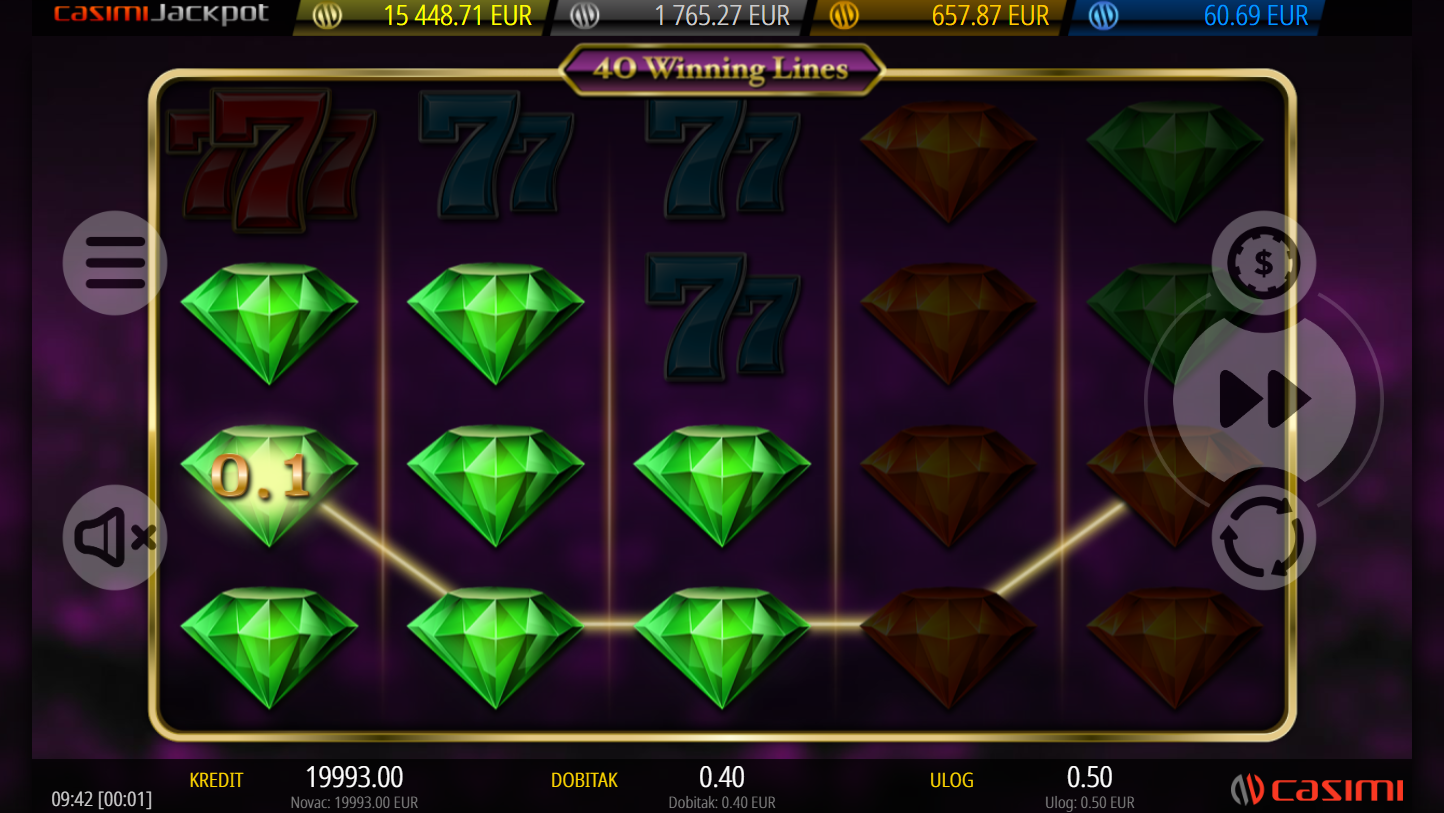Select the yellow 15 448.71 EUR jackpot
The image size is (1444, 813).
point(424,17)
